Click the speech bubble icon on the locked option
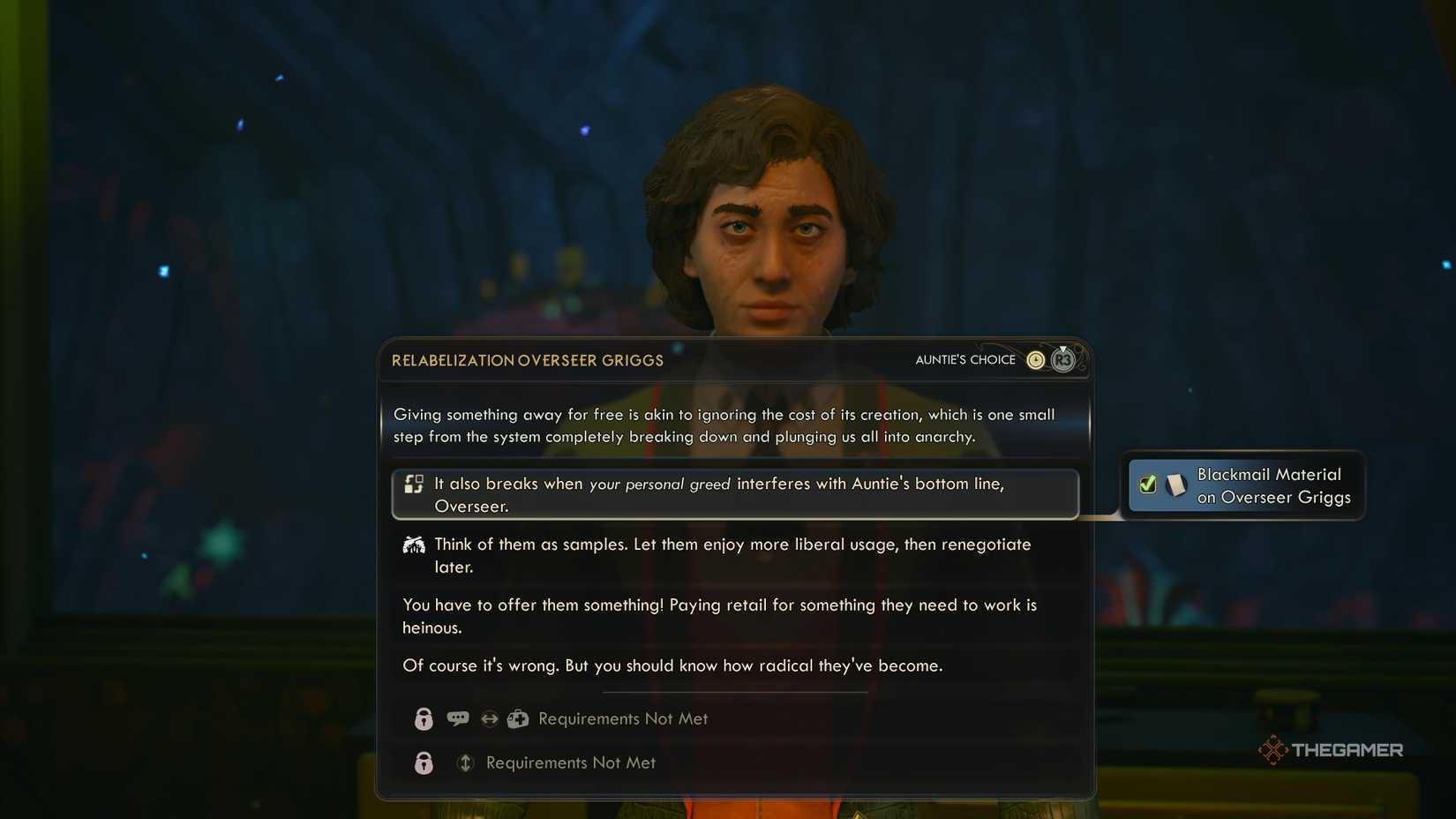This screenshot has height=819, width=1456. pos(457,718)
